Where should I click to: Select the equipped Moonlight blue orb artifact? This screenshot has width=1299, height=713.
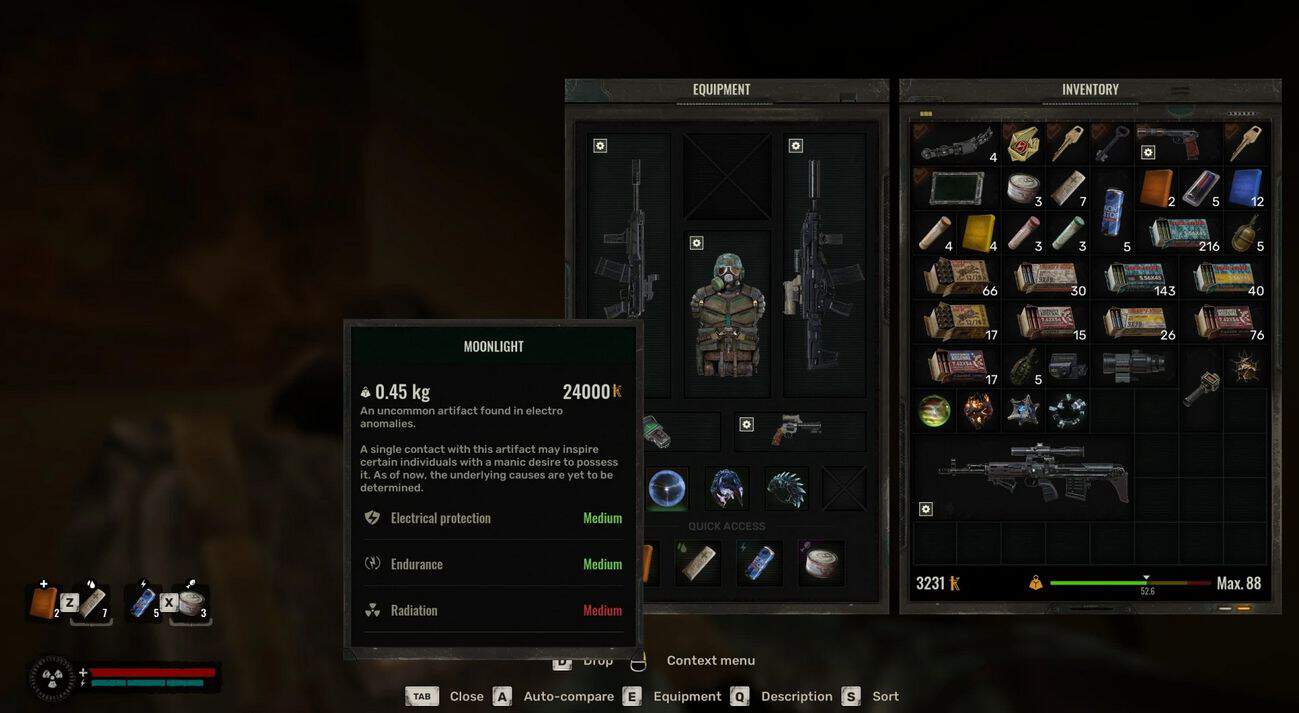tap(666, 488)
